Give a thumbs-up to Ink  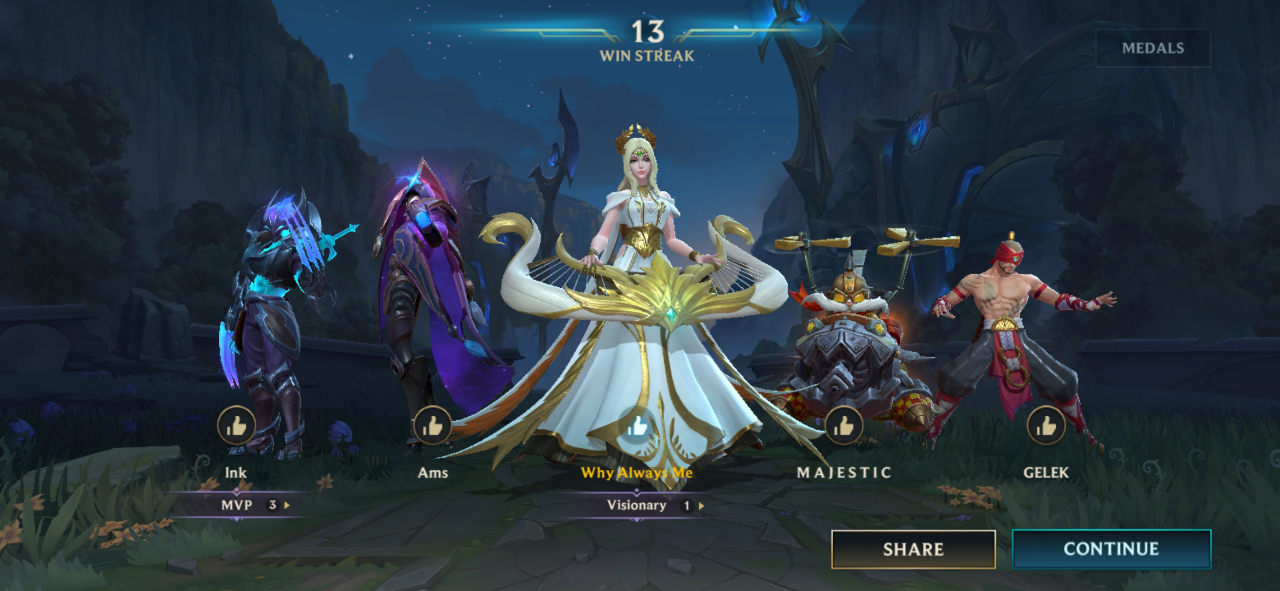[236, 426]
